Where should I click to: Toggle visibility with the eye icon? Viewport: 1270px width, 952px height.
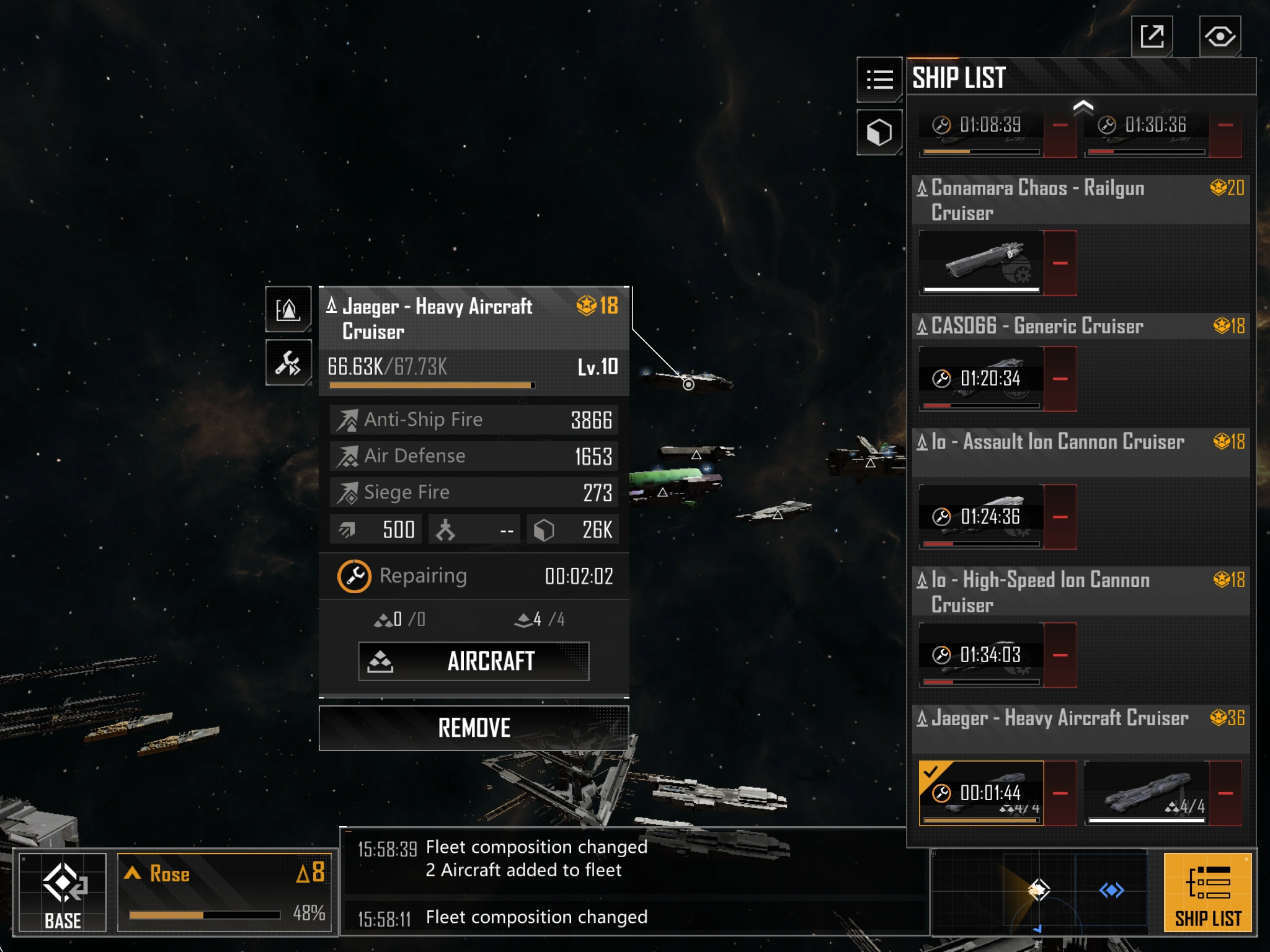[x=1219, y=37]
